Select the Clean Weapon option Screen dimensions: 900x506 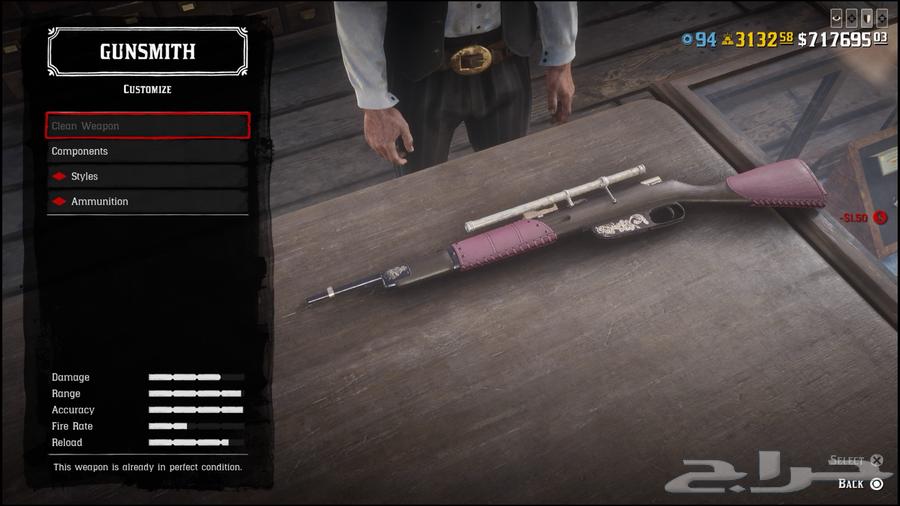(147, 126)
